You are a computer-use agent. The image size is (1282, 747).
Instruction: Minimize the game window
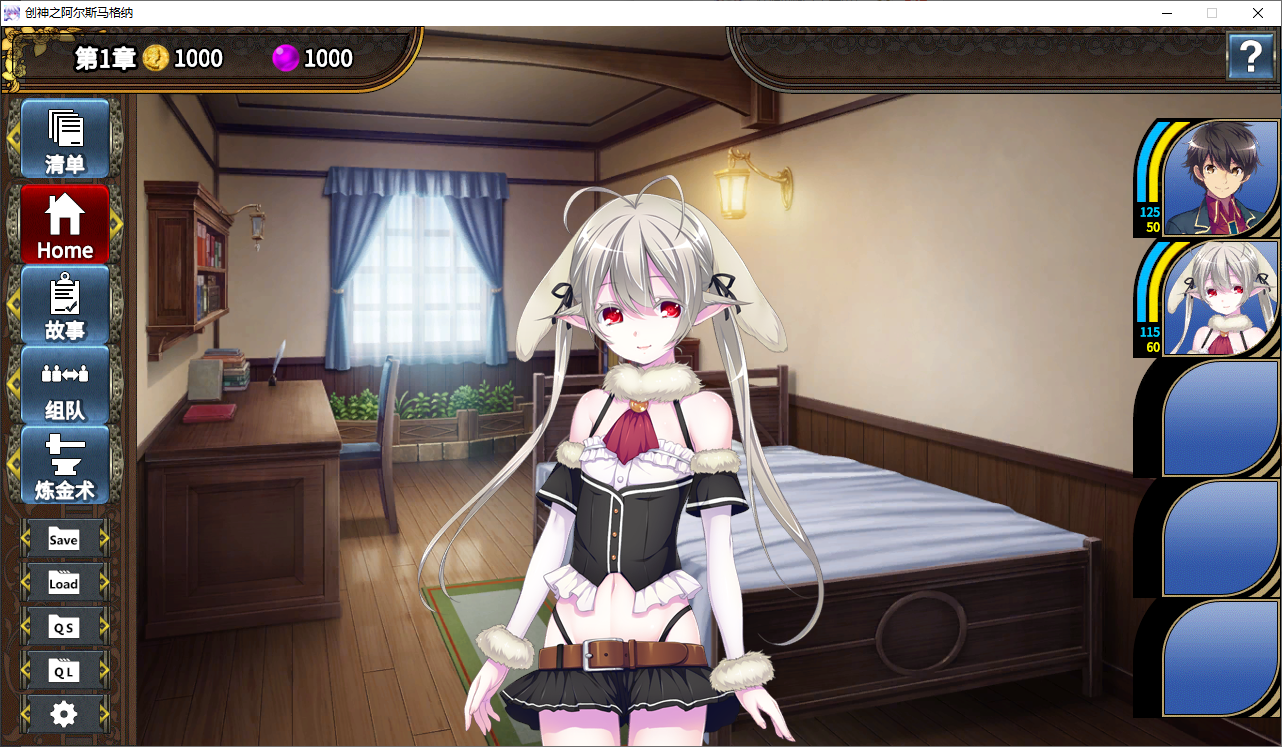coord(1166,13)
